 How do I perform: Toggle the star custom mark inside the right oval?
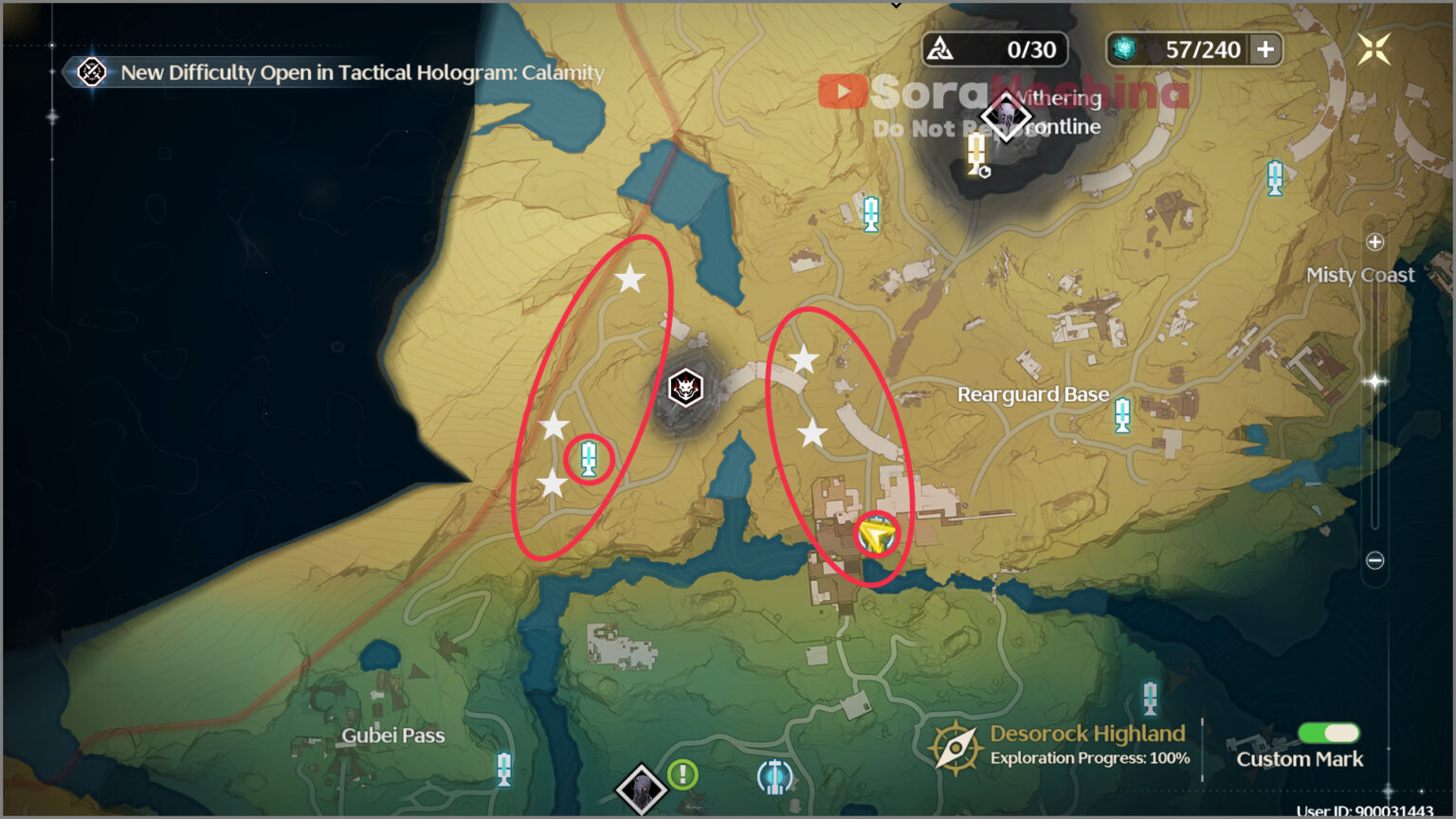click(805, 356)
